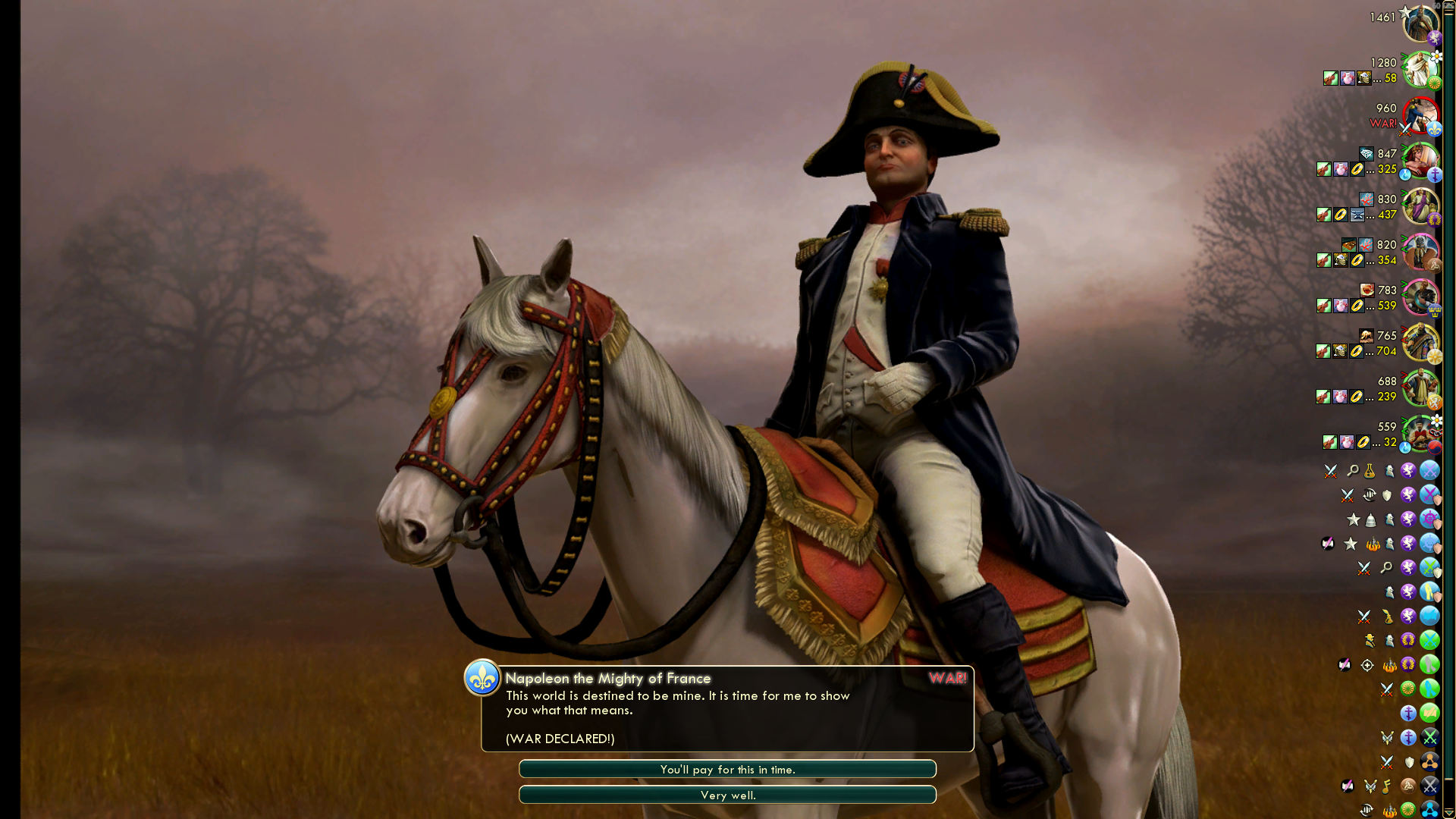Choose the "Very well." response
This screenshot has width=1456, height=819.
click(727, 795)
